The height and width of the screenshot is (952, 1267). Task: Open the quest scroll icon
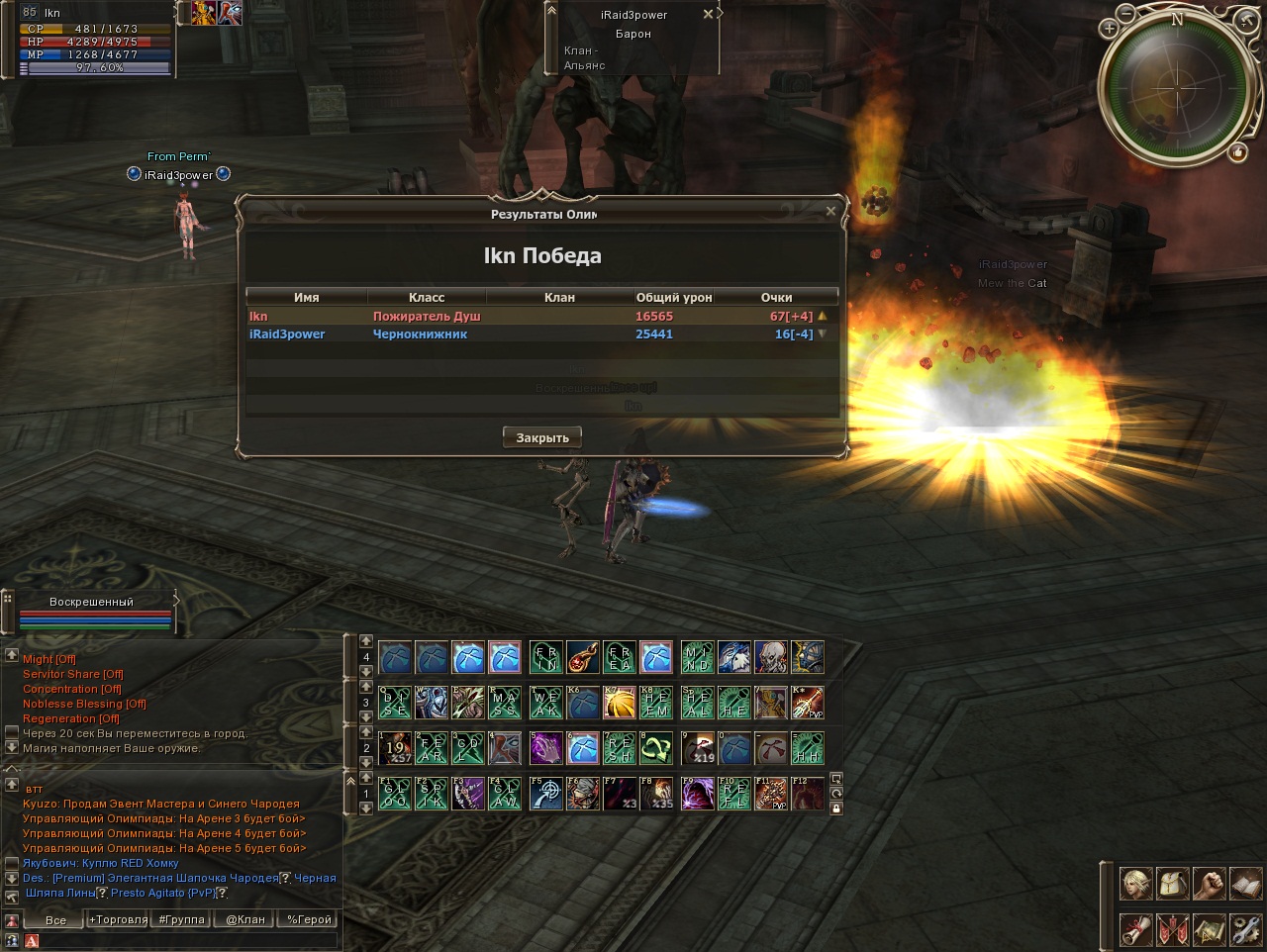tap(1135, 929)
